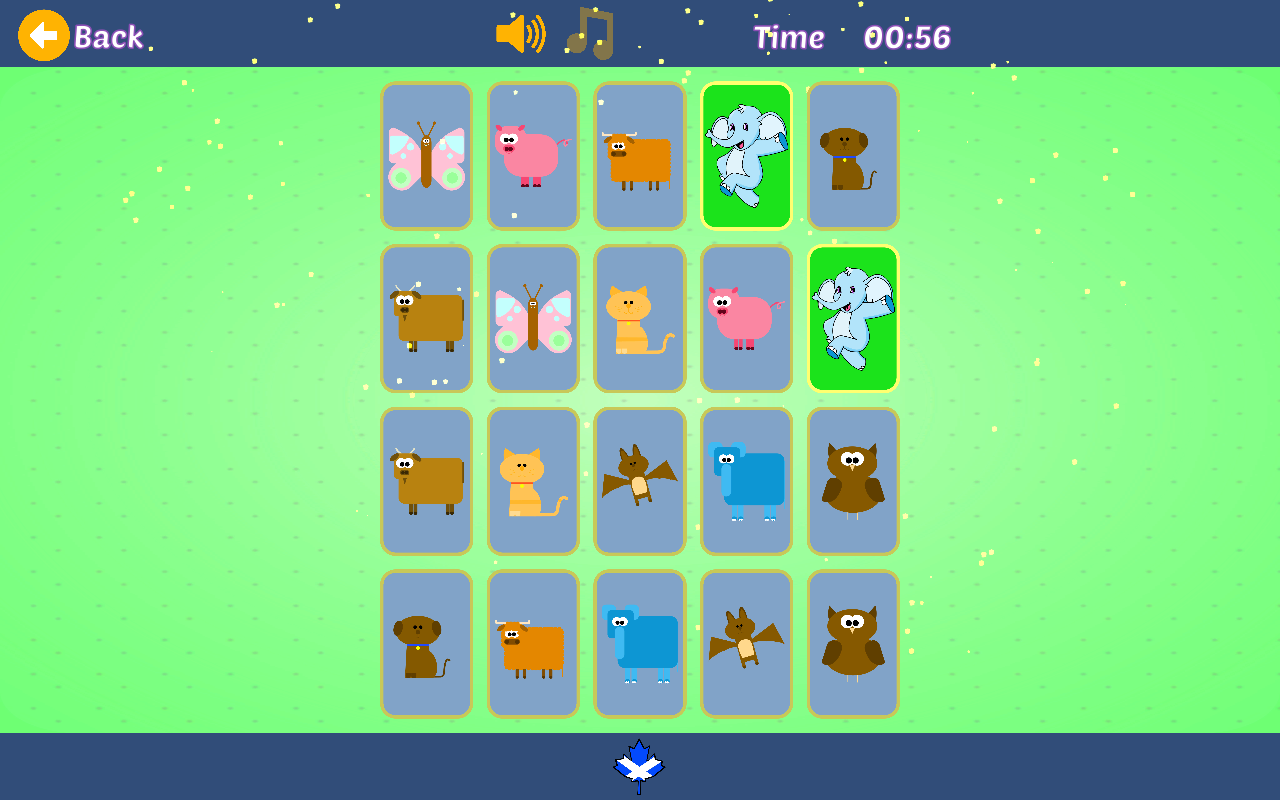Select the monkey card in the top row
Image resolution: width=1280 pixels, height=800 pixels.
pyautogui.click(x=852, y=155)
